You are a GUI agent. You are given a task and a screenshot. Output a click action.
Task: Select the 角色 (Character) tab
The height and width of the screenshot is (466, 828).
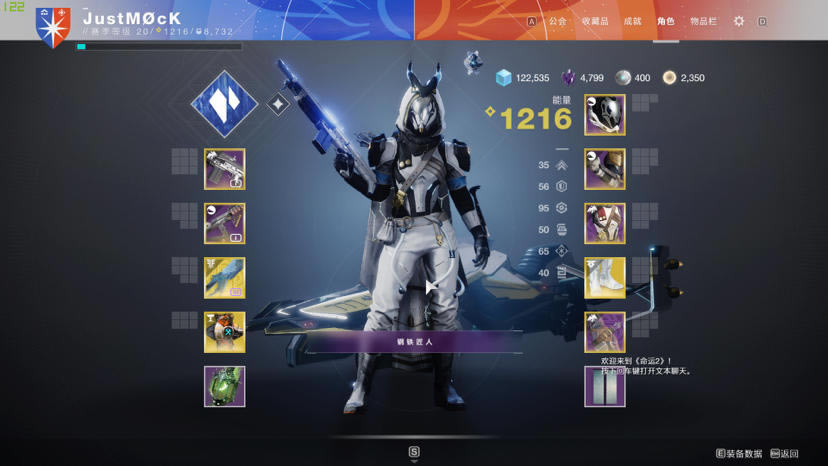[x=666, y=21]
